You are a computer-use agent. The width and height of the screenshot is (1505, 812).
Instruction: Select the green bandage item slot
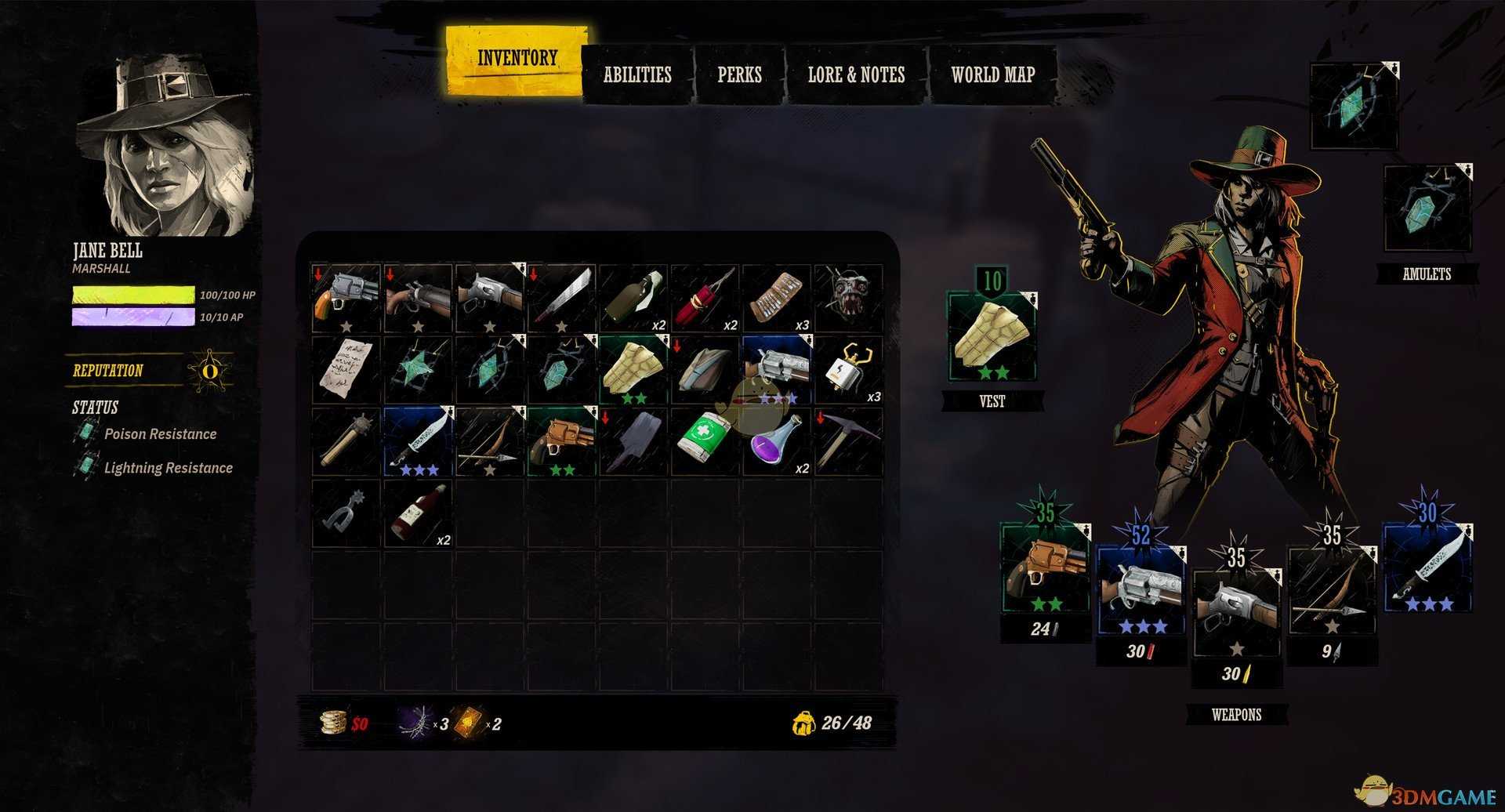pos(705,442)
